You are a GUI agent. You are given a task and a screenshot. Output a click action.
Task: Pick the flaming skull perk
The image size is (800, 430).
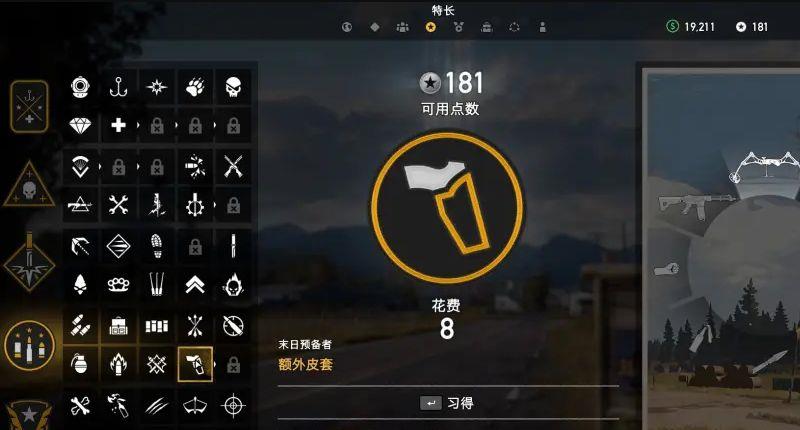233,284
